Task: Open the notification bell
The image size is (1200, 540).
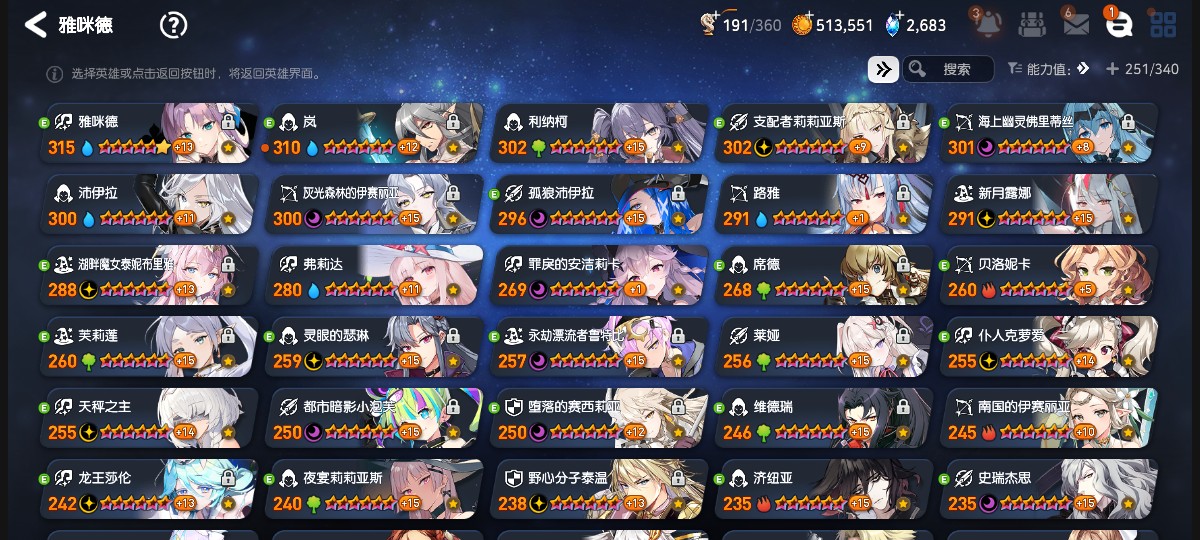Action: click(985, 25)
